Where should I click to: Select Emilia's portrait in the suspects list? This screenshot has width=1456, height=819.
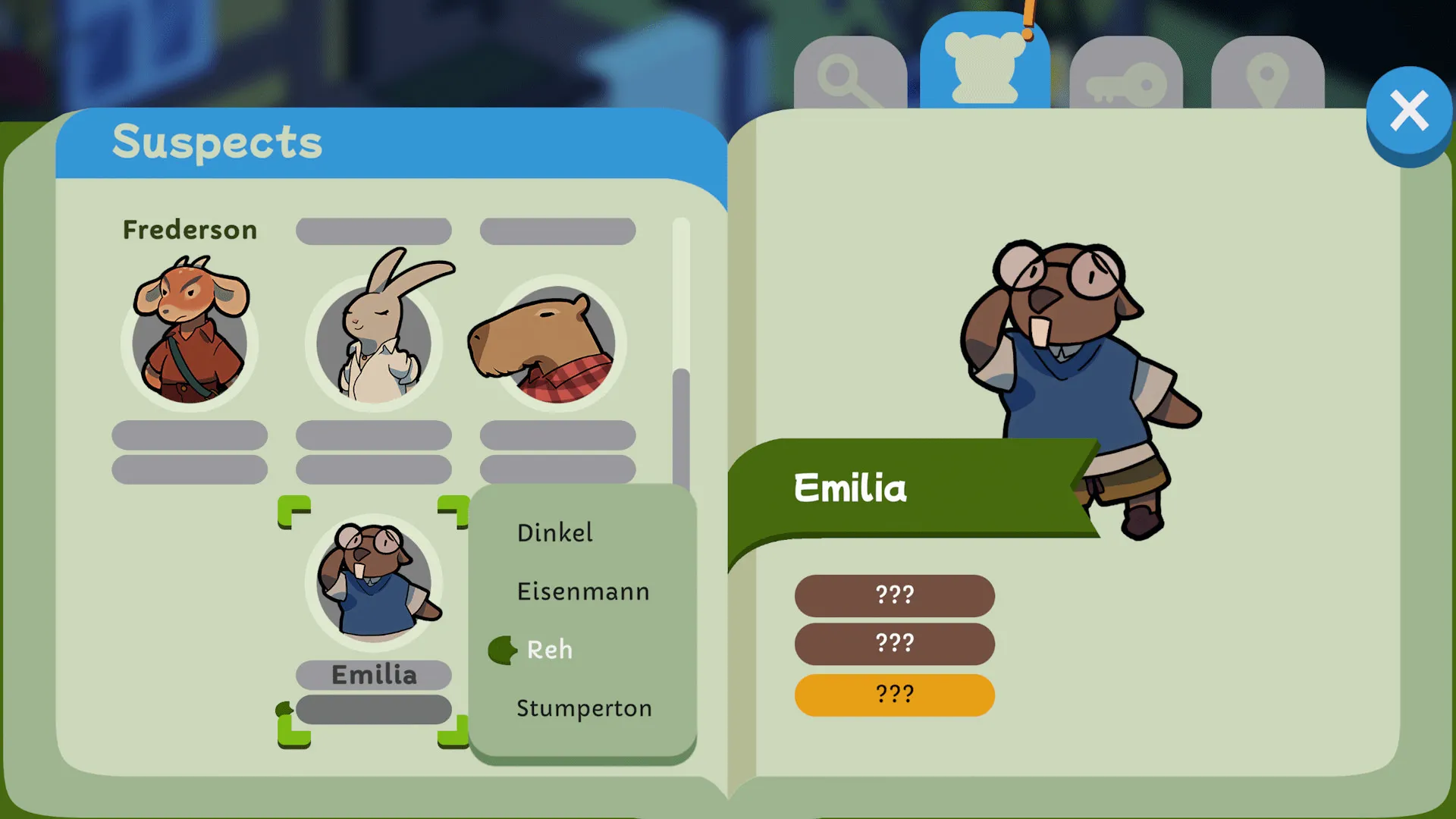374,584
